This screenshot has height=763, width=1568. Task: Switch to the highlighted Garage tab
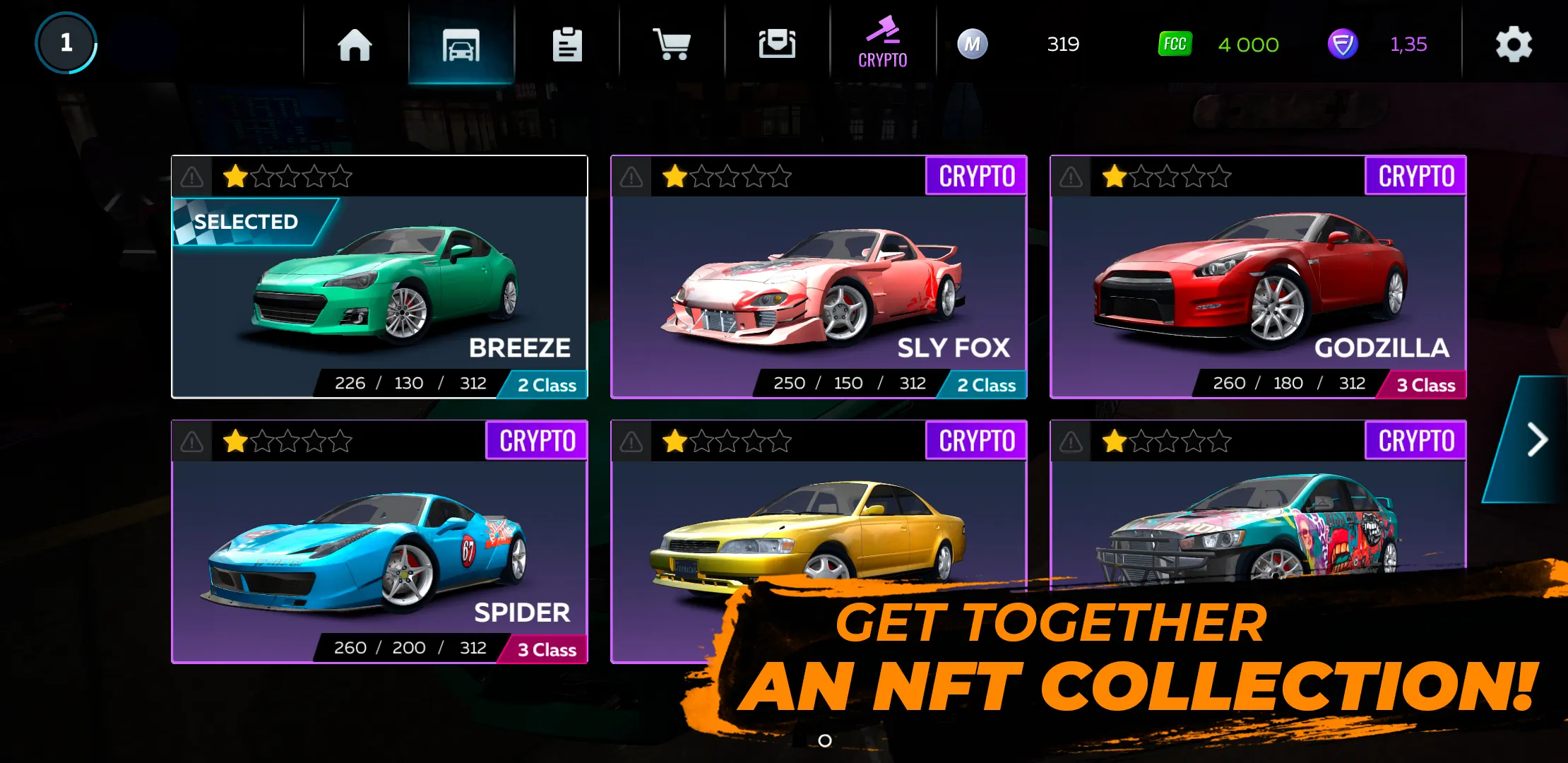point(461,44)
